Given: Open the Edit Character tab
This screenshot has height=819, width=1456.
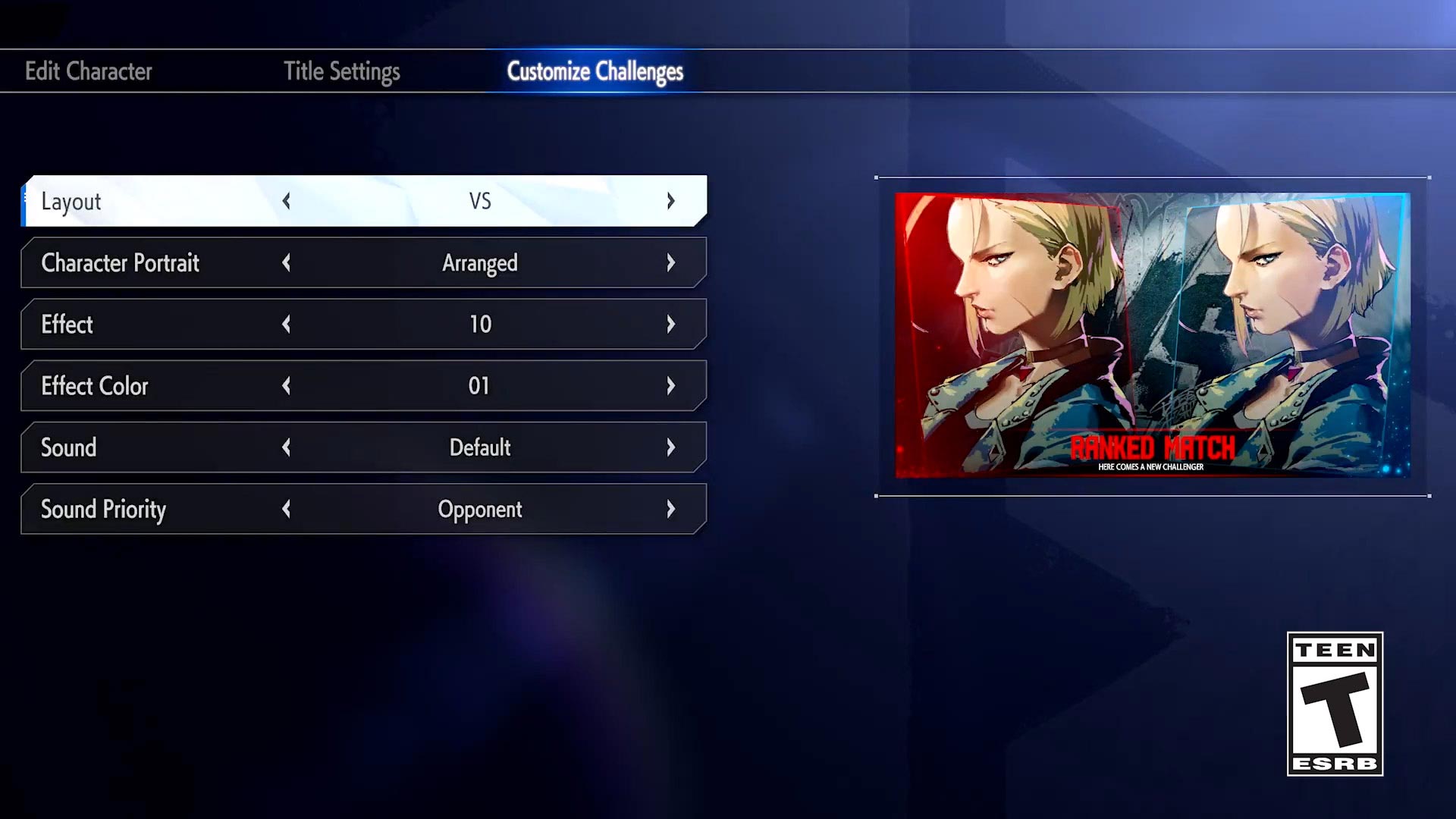Looking at the screenshot, I should pyautogui.click(x=89, y=71).
